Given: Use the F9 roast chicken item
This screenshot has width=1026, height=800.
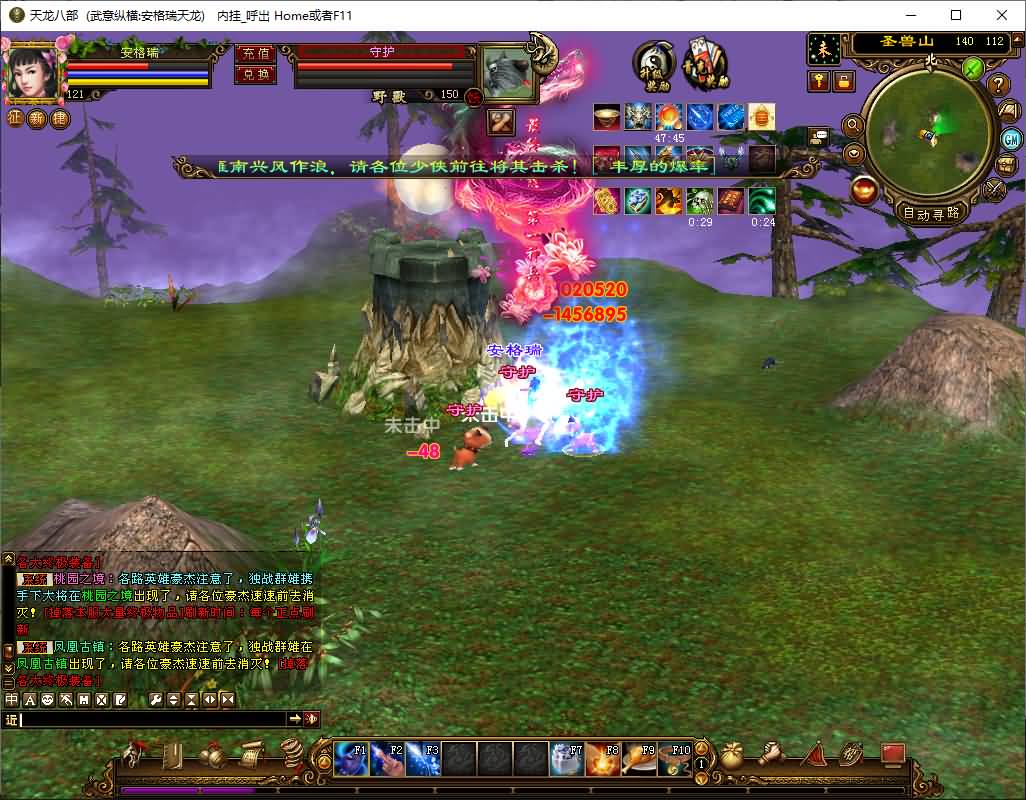Looking at the screenshot, I should [639, 759].
